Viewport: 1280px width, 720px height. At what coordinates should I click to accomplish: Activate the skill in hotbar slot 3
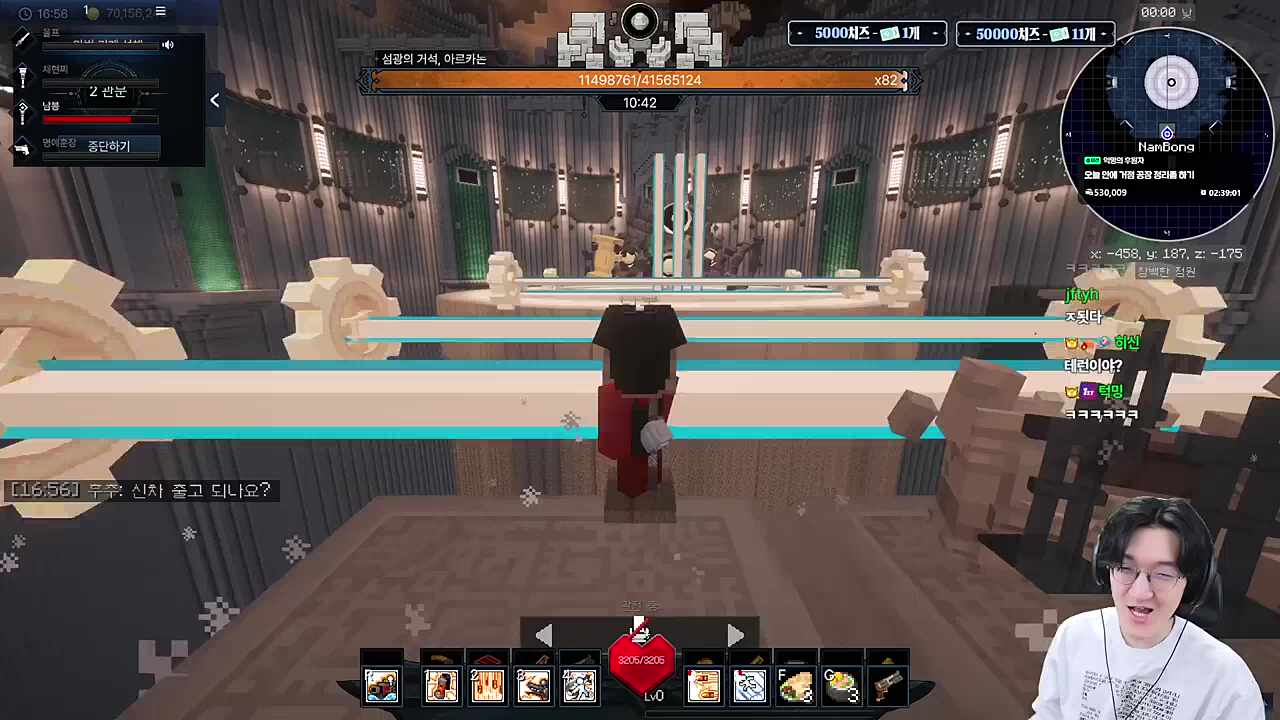pyautogui.click(x=533, y=685)
